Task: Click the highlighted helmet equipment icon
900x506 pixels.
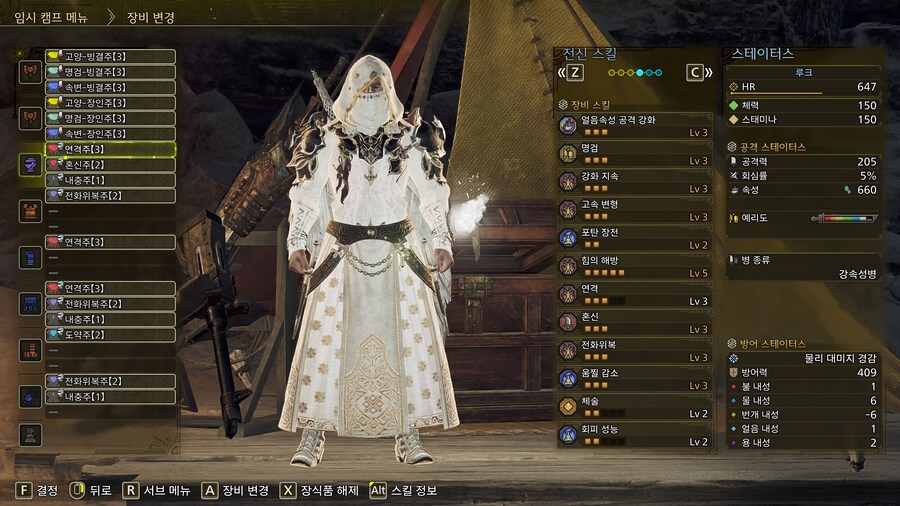Action: [31, 164]
